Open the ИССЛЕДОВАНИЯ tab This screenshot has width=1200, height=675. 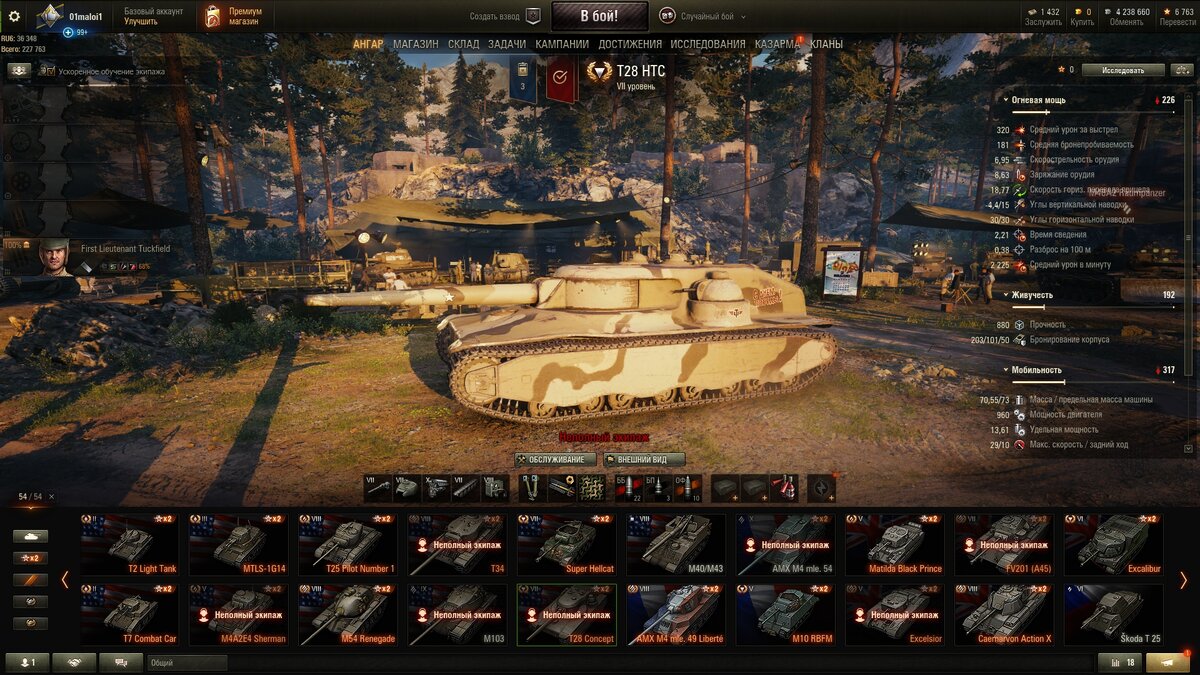(708, 44)
